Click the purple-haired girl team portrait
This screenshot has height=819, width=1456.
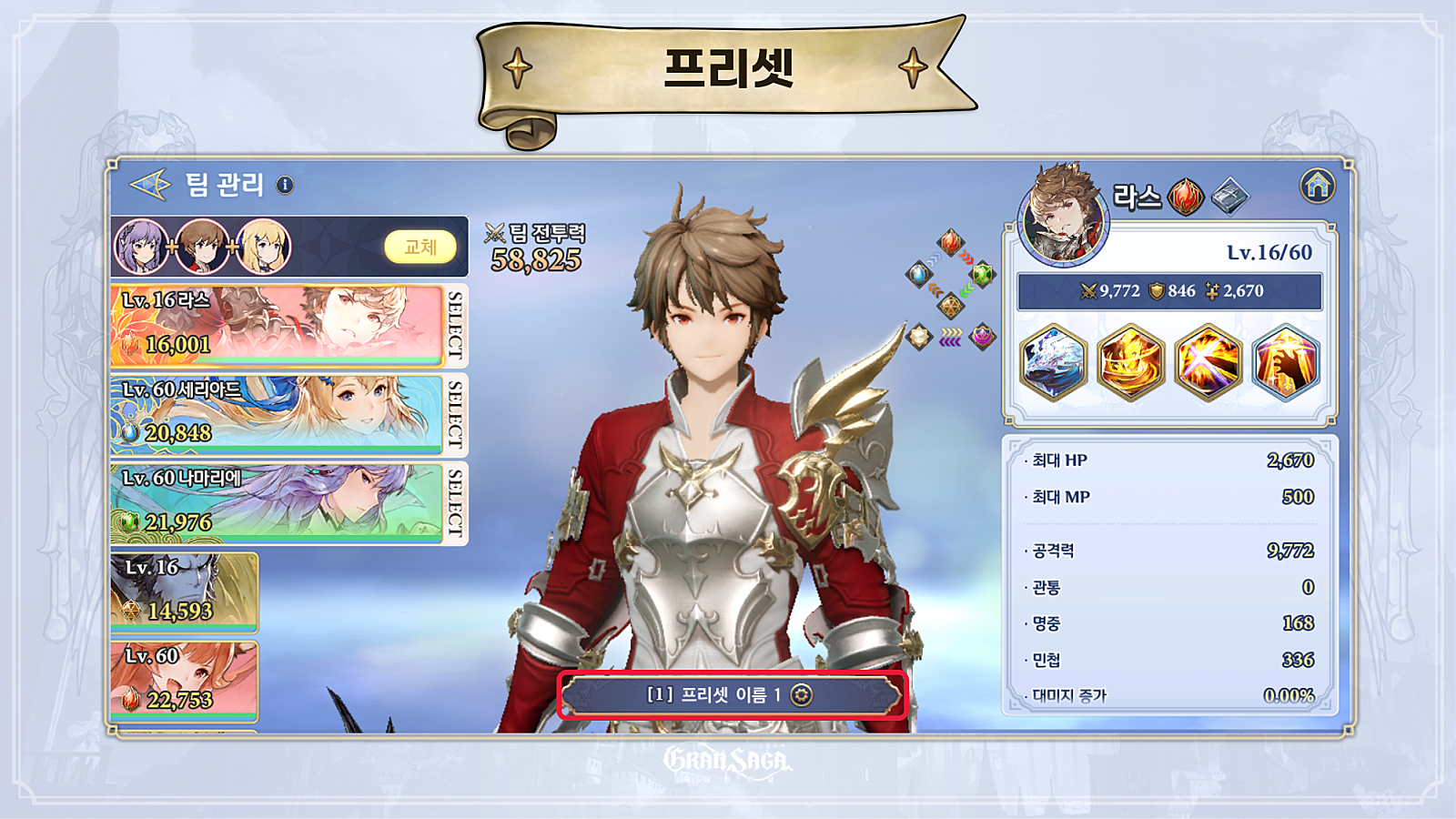[142, 247]
